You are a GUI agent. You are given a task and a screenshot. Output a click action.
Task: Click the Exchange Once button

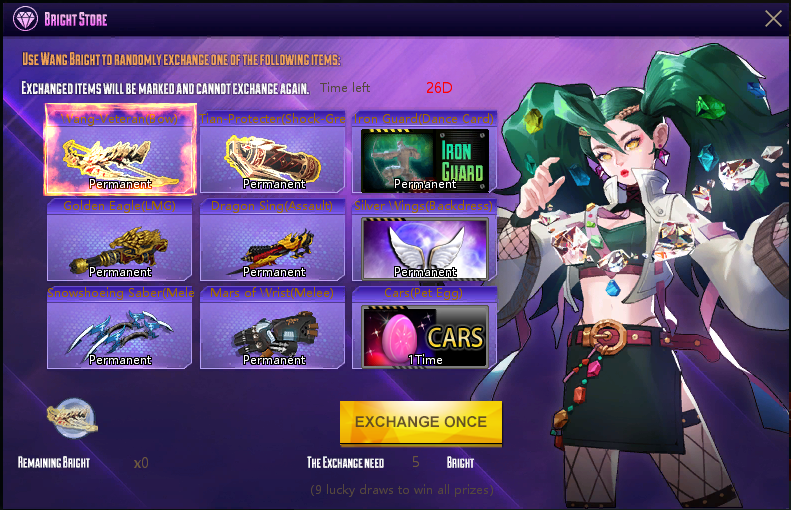[x=420, y=422]
